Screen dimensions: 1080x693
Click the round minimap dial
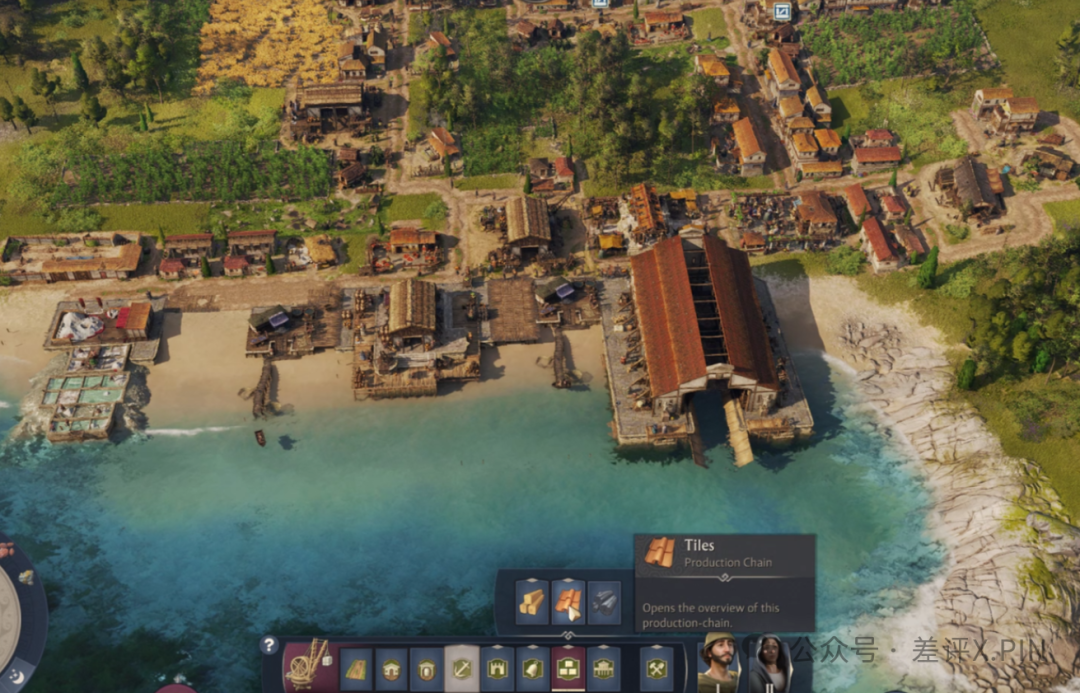(10, 620)
